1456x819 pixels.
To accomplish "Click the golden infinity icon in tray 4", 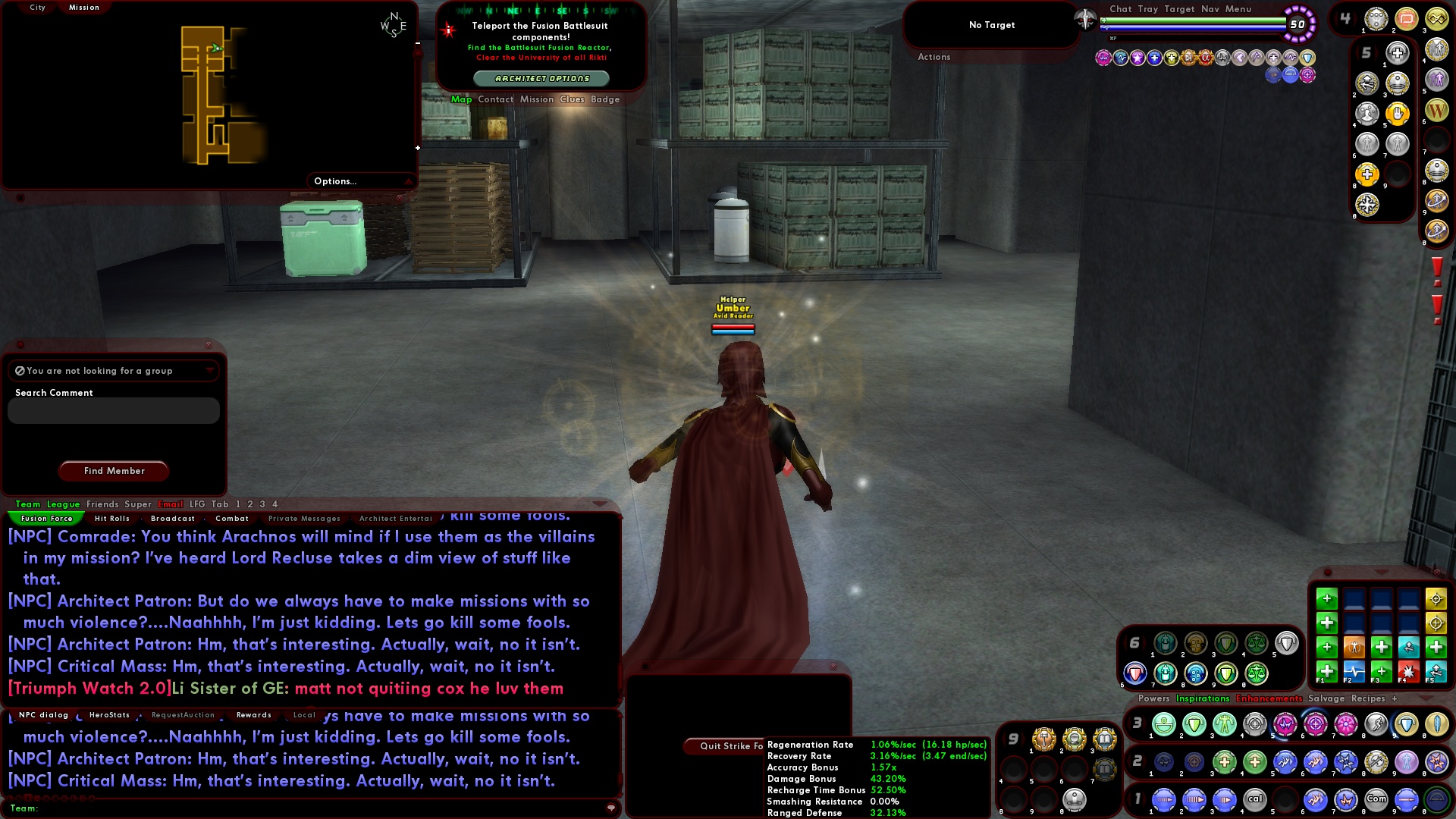I will click(x=1437, y=18).
